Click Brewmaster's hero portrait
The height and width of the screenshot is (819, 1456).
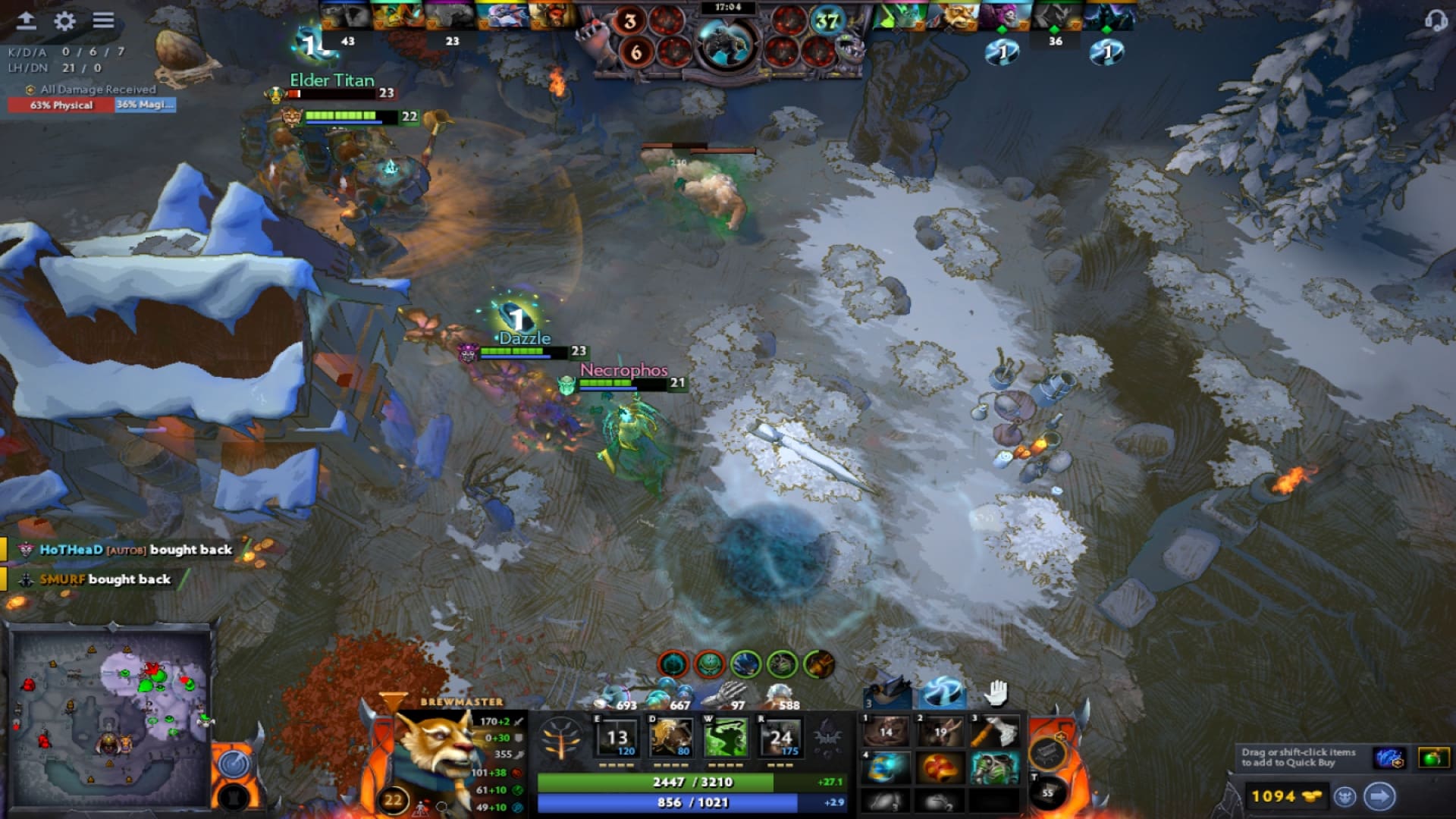click(x=436, y=758)
